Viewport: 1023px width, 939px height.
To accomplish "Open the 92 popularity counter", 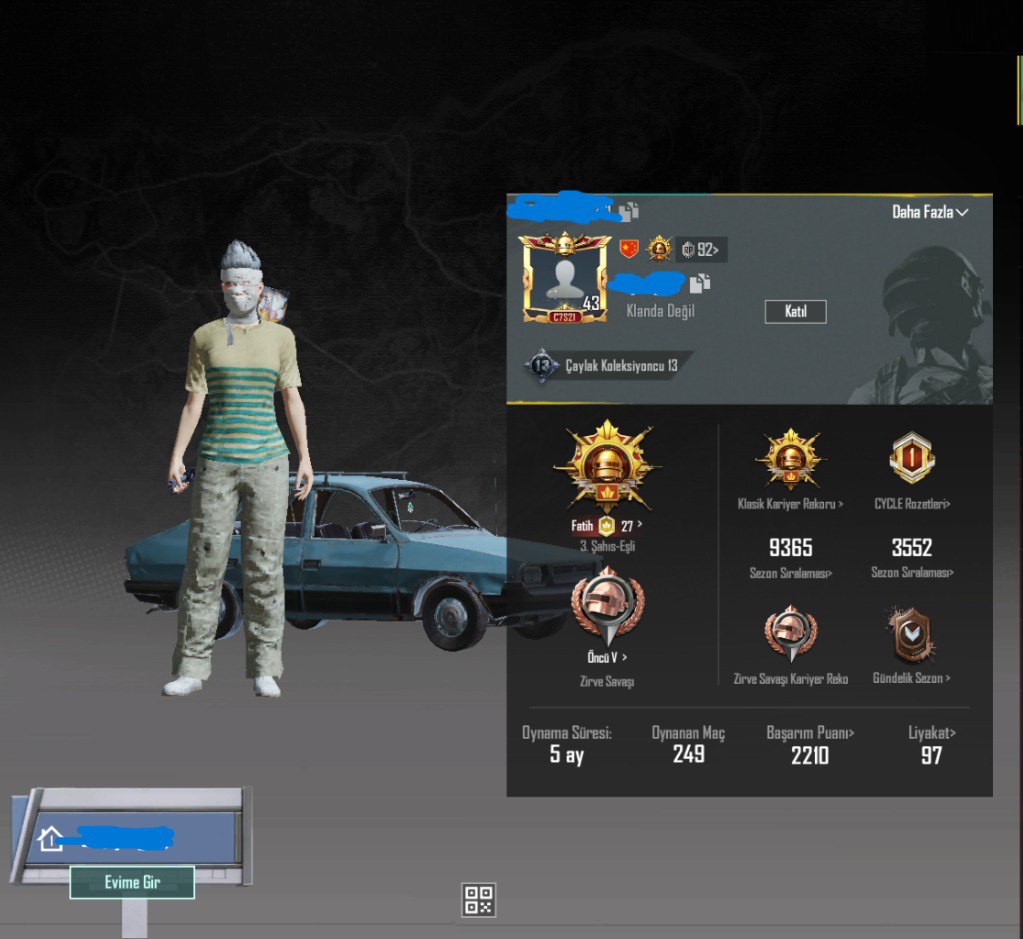I will pos(701,250).
